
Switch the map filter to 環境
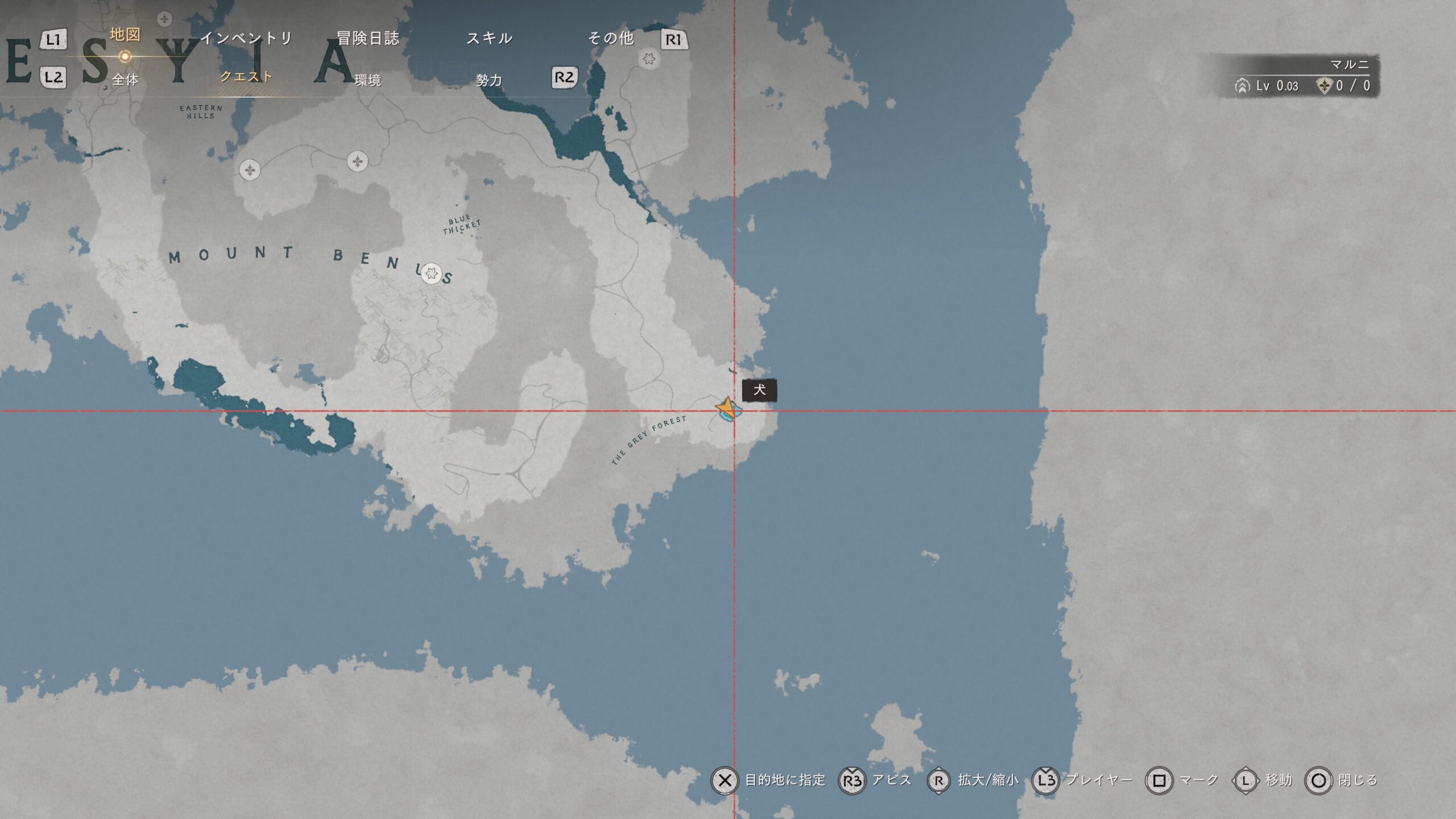[368, 80]
